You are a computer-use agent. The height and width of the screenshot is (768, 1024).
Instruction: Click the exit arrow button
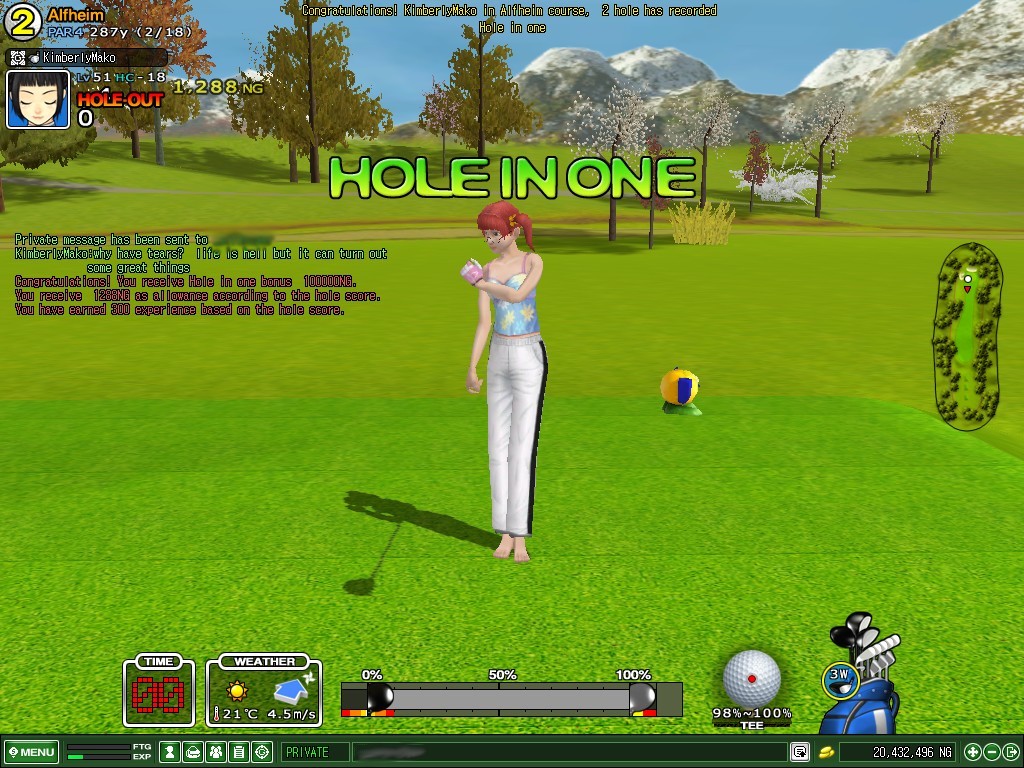point(1011,752)
